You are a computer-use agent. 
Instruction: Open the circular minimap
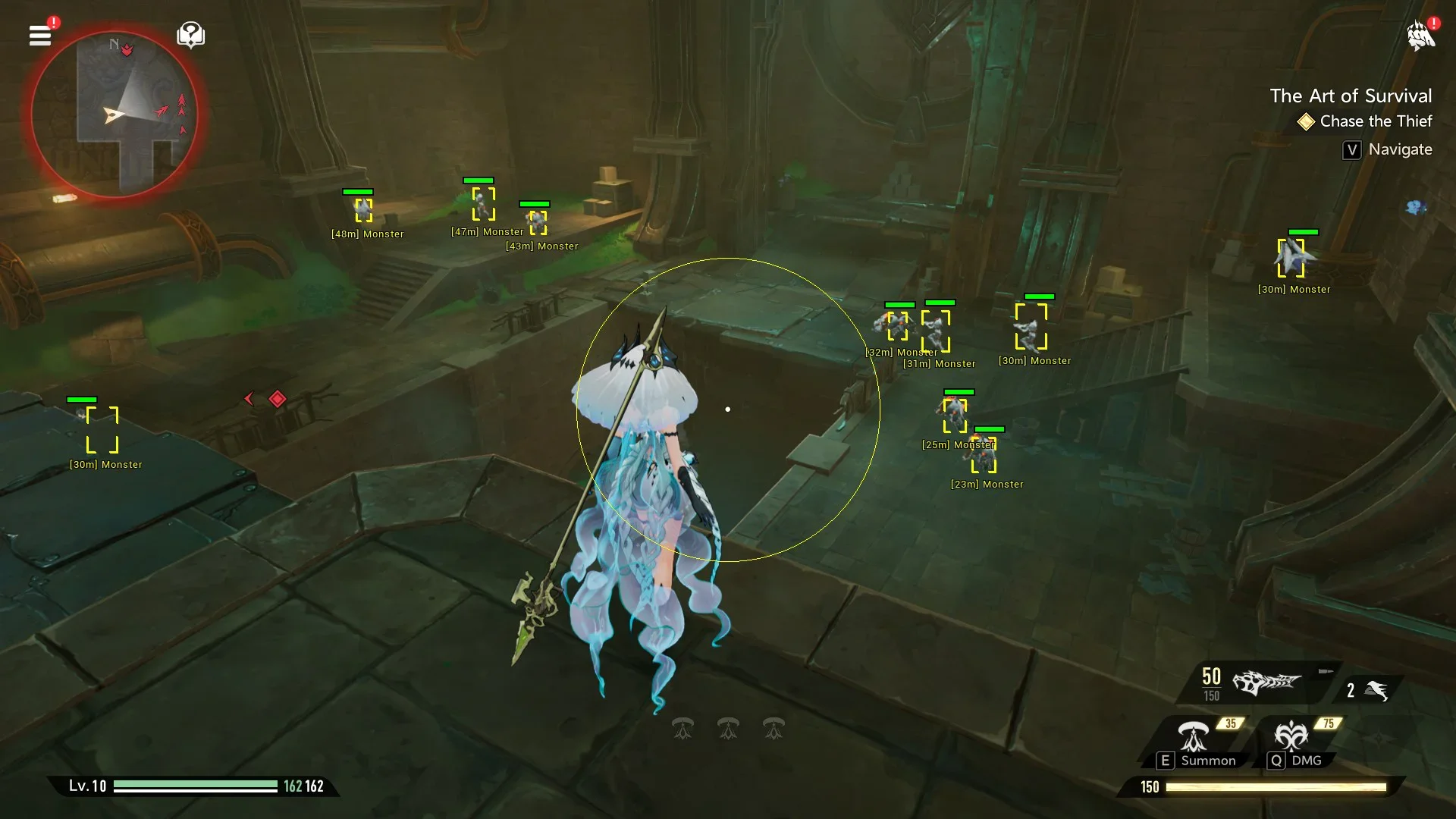(115, 115)
